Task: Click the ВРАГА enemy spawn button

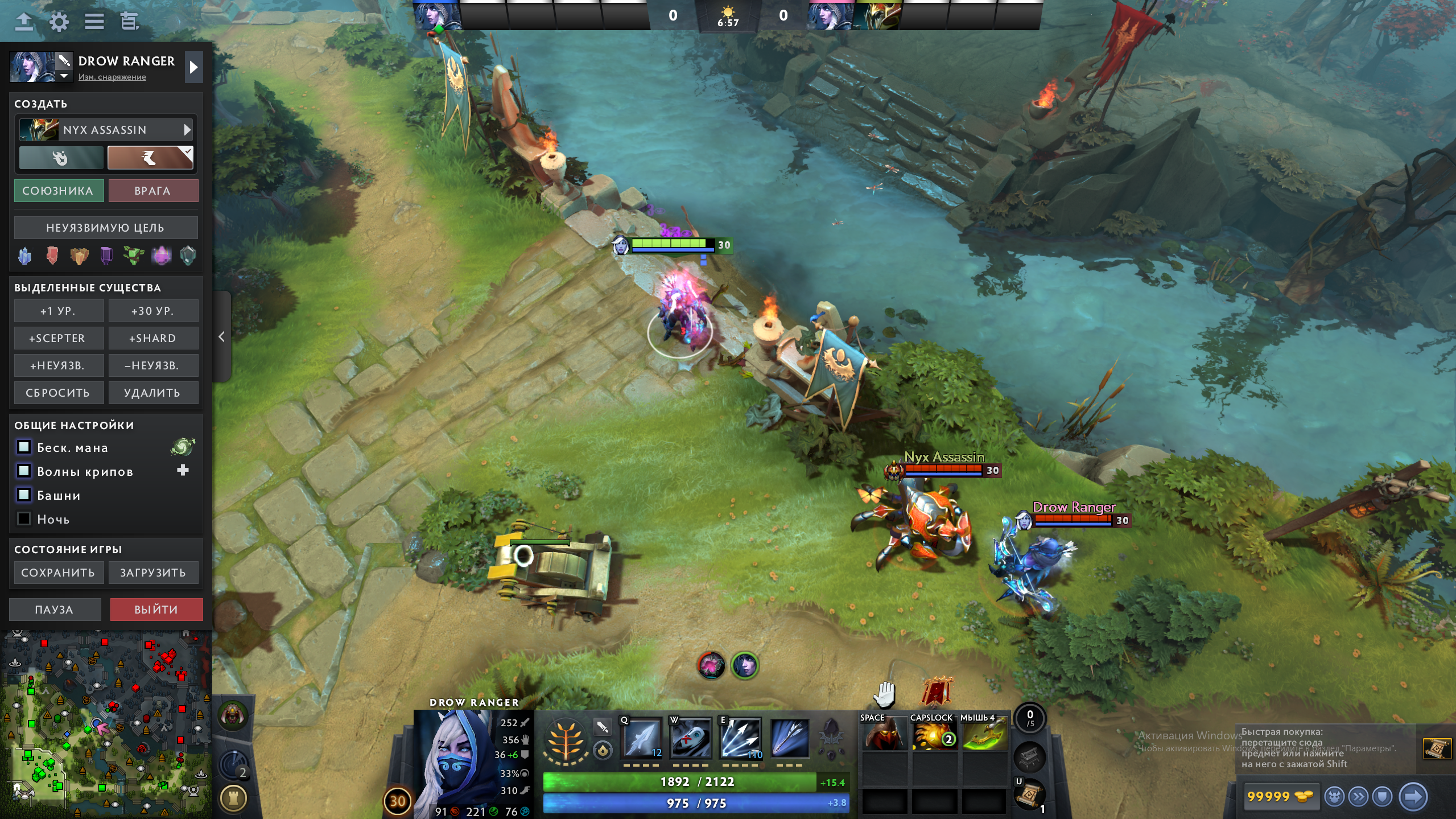Action: (152, 191)
